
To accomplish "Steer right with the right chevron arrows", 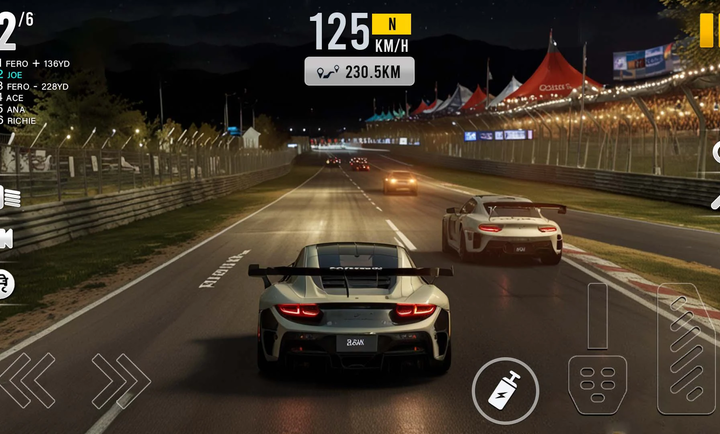I will tap(120, 381).
